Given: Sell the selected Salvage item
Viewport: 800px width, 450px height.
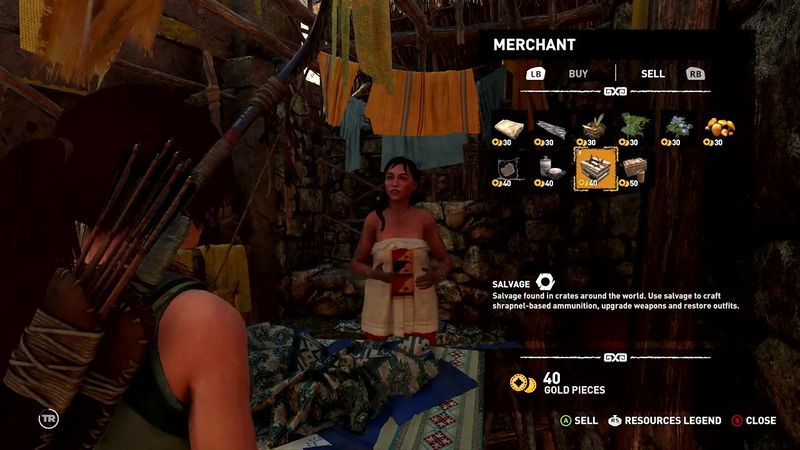Looking at the screenshot, I should coord(578,421).
